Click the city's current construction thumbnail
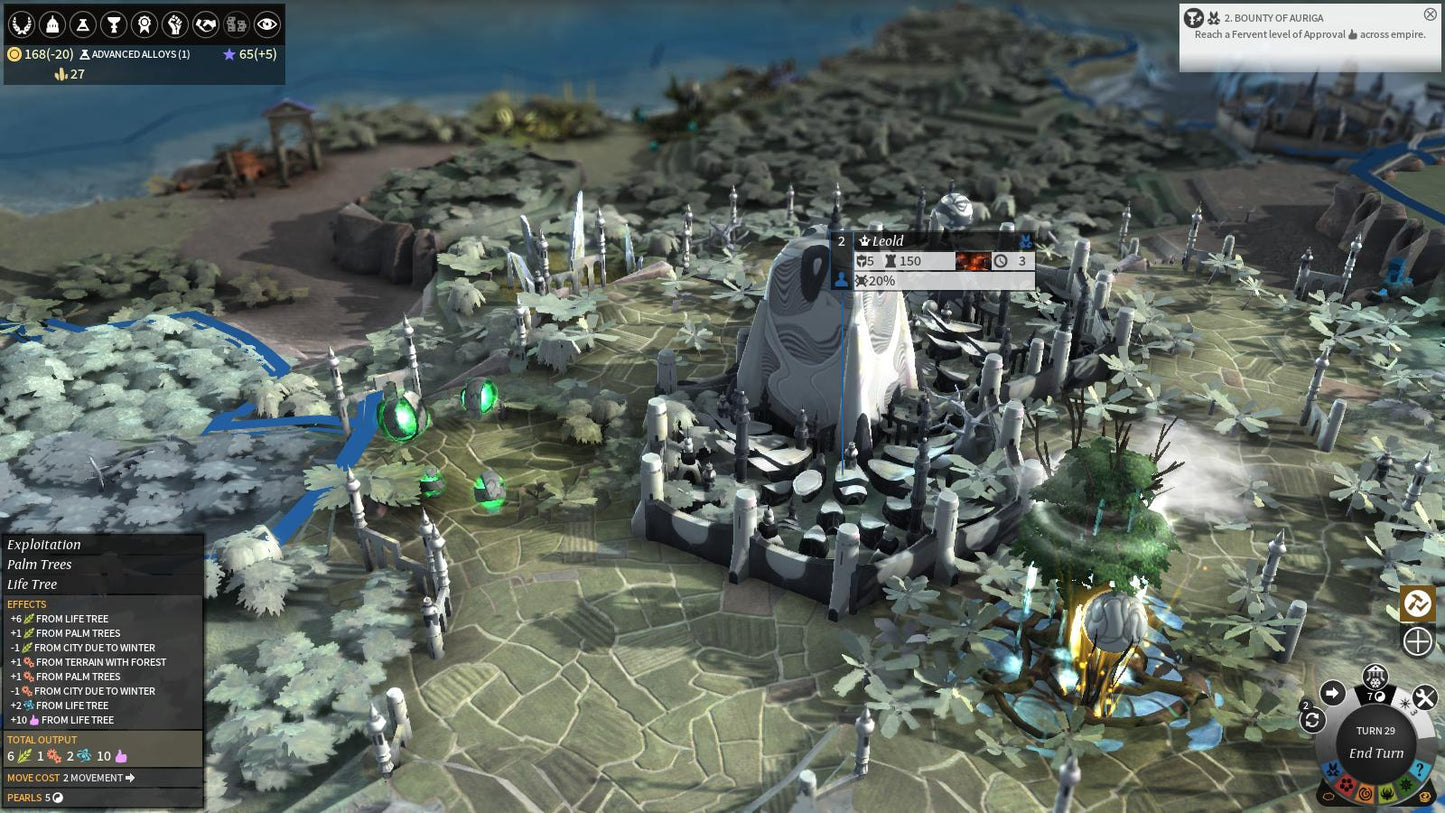 point(972,261)
